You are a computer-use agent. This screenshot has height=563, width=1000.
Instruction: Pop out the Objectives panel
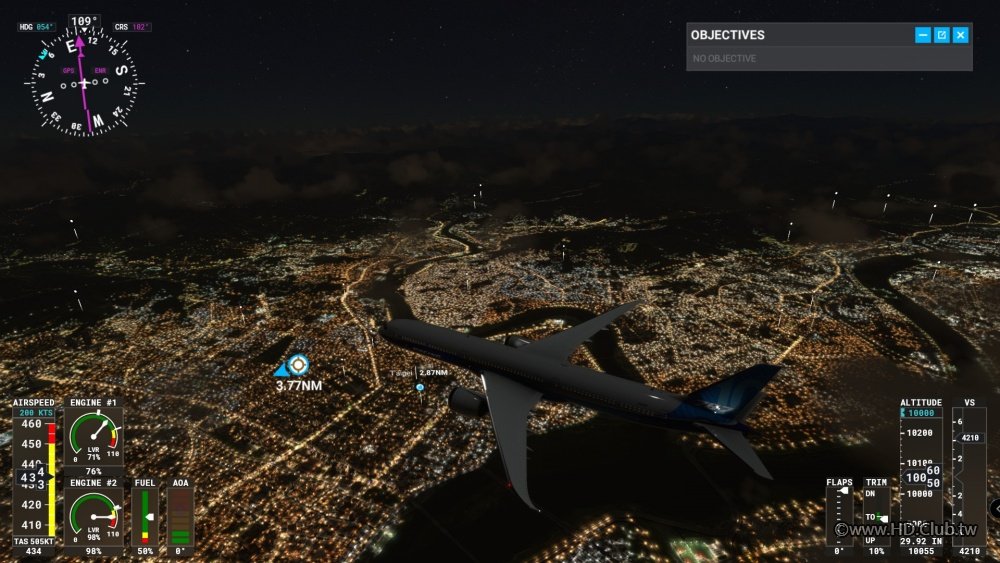(x=941, y=35)
